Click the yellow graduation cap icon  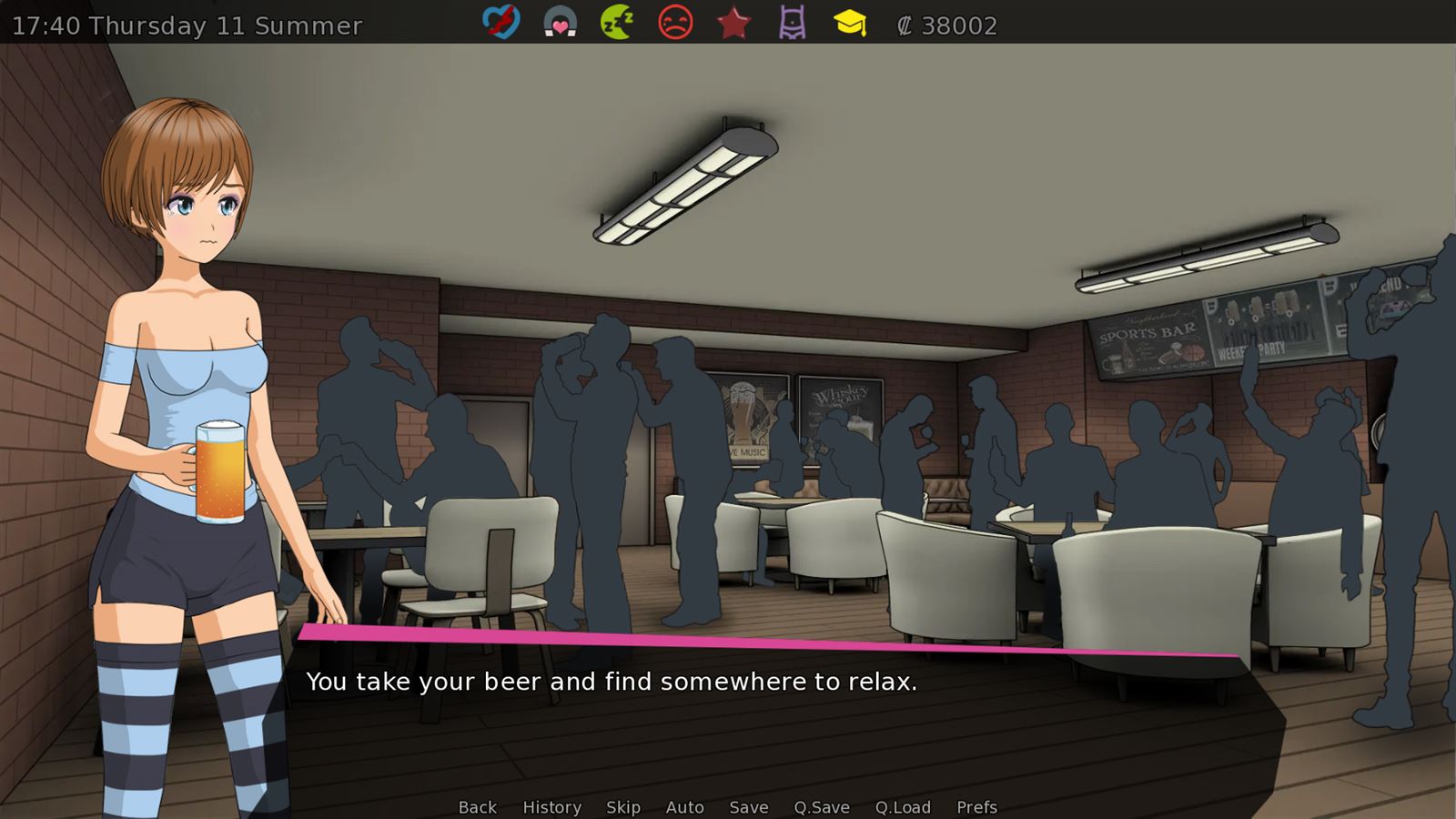click(850, 23)
